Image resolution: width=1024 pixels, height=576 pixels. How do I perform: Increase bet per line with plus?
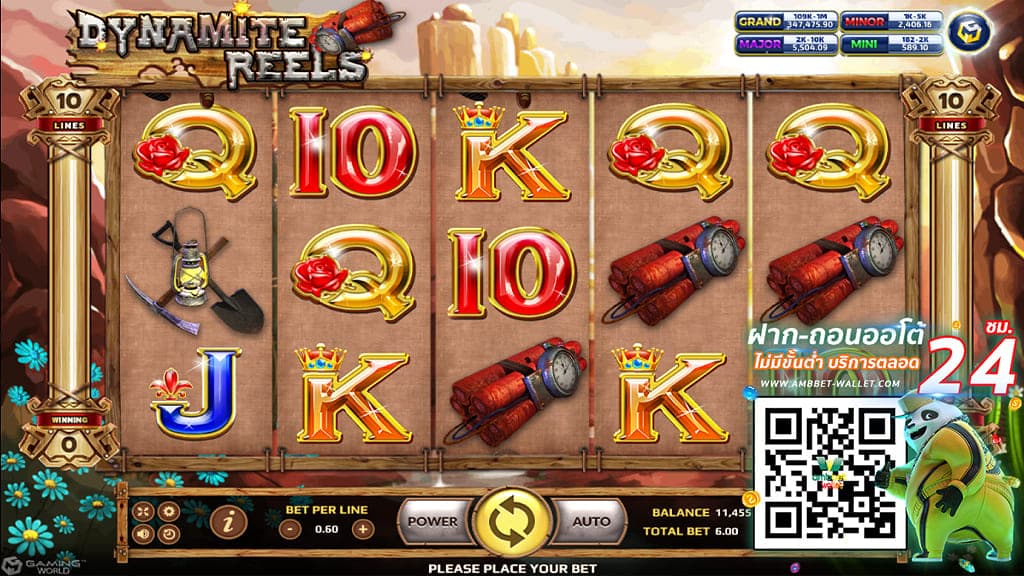coord(362,529)
